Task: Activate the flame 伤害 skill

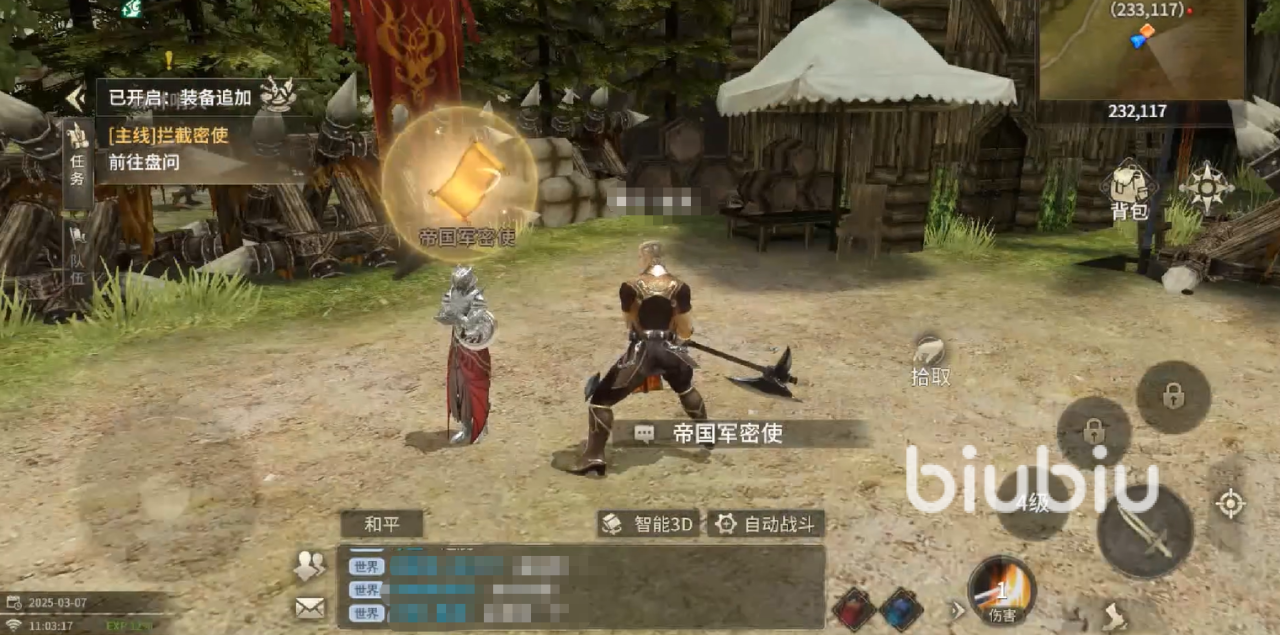Action: click(1001, 588)
